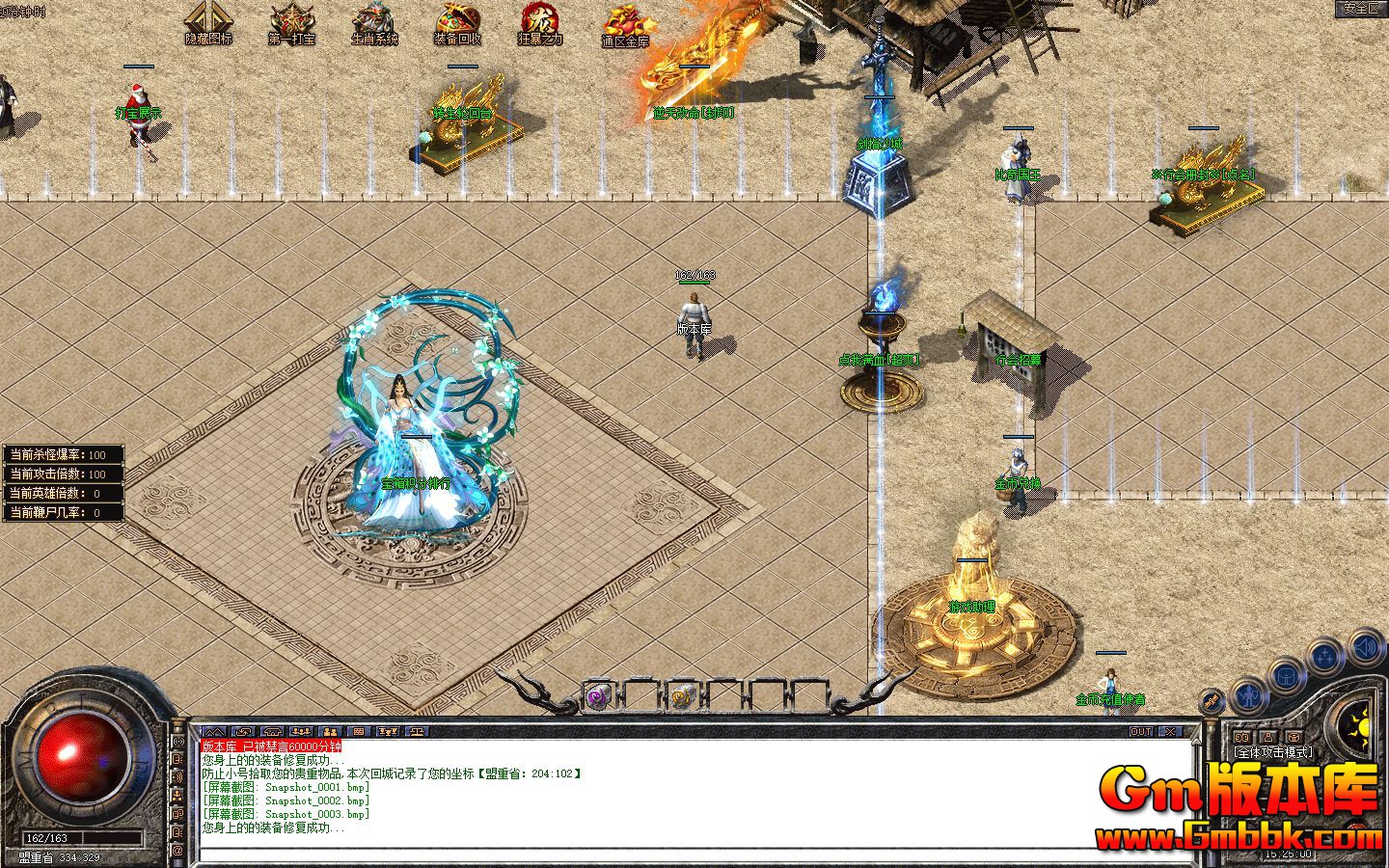The image size is (1389, 868).
Task: Collapse the chat window with the chevron icon
Action: click(x=214, y=731)
